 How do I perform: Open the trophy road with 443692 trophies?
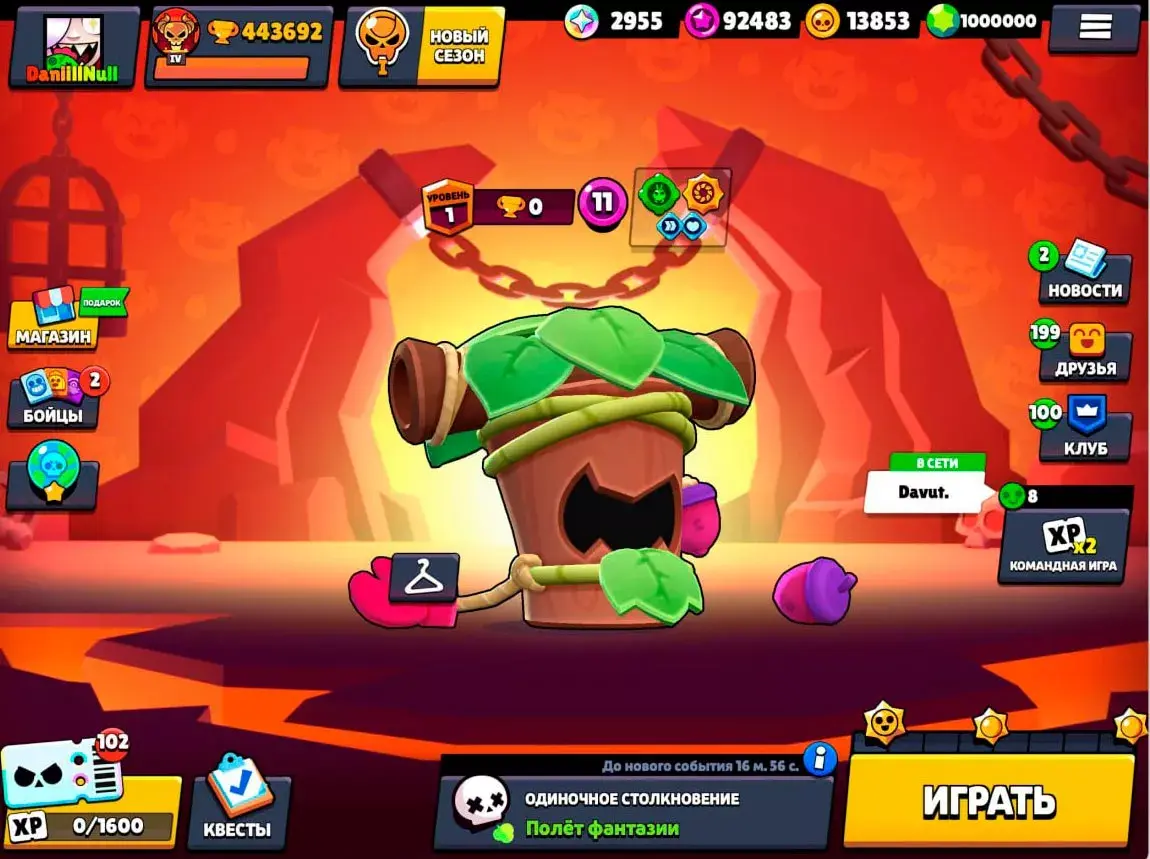238,46
